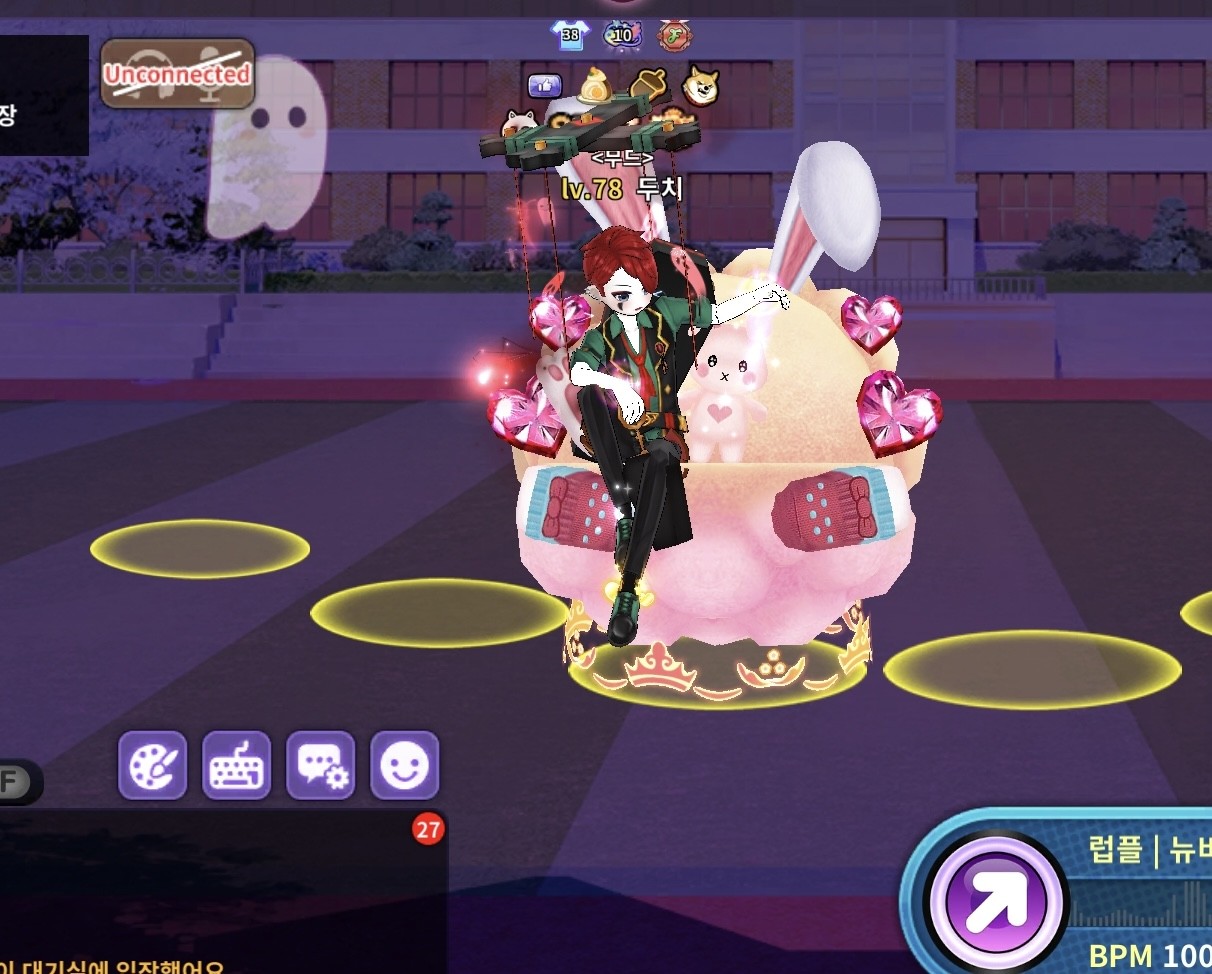The width and height of the screenshot is (1212, 974).
Task: Click the Unconnected voice chat button
Action: (x=177, y=73)
